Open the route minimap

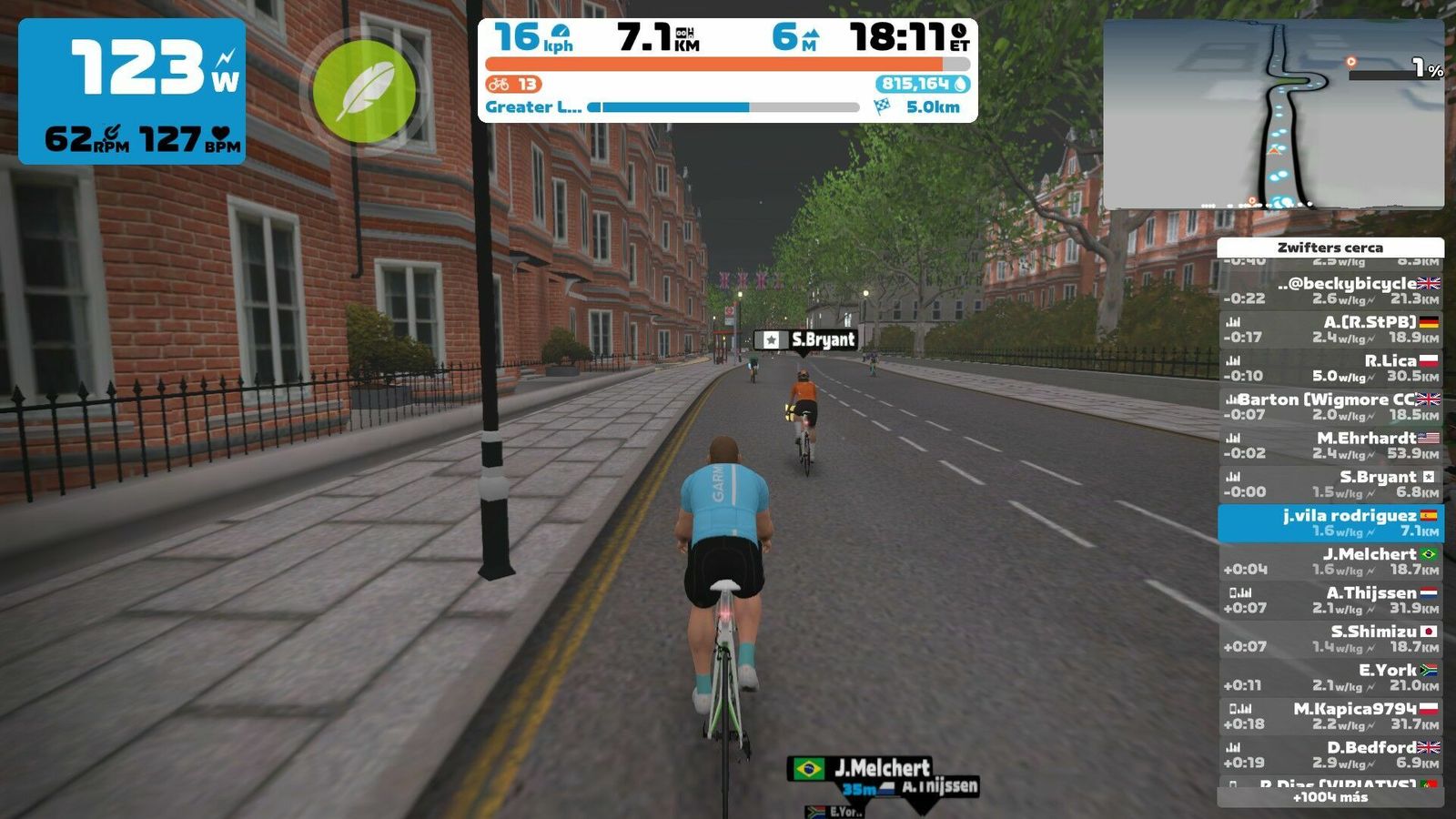point(1273,115)
